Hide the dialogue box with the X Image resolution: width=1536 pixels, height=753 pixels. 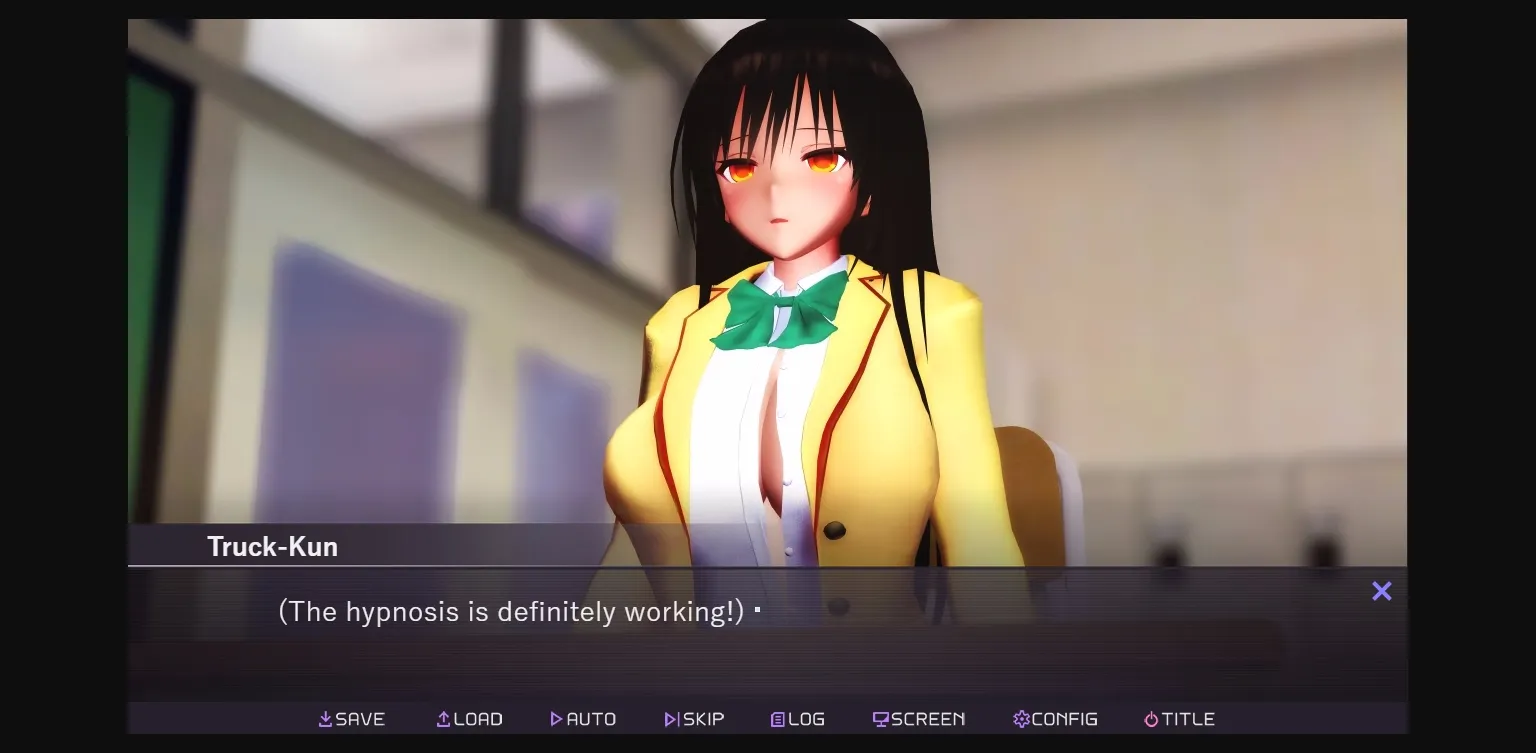point(1381,591)
